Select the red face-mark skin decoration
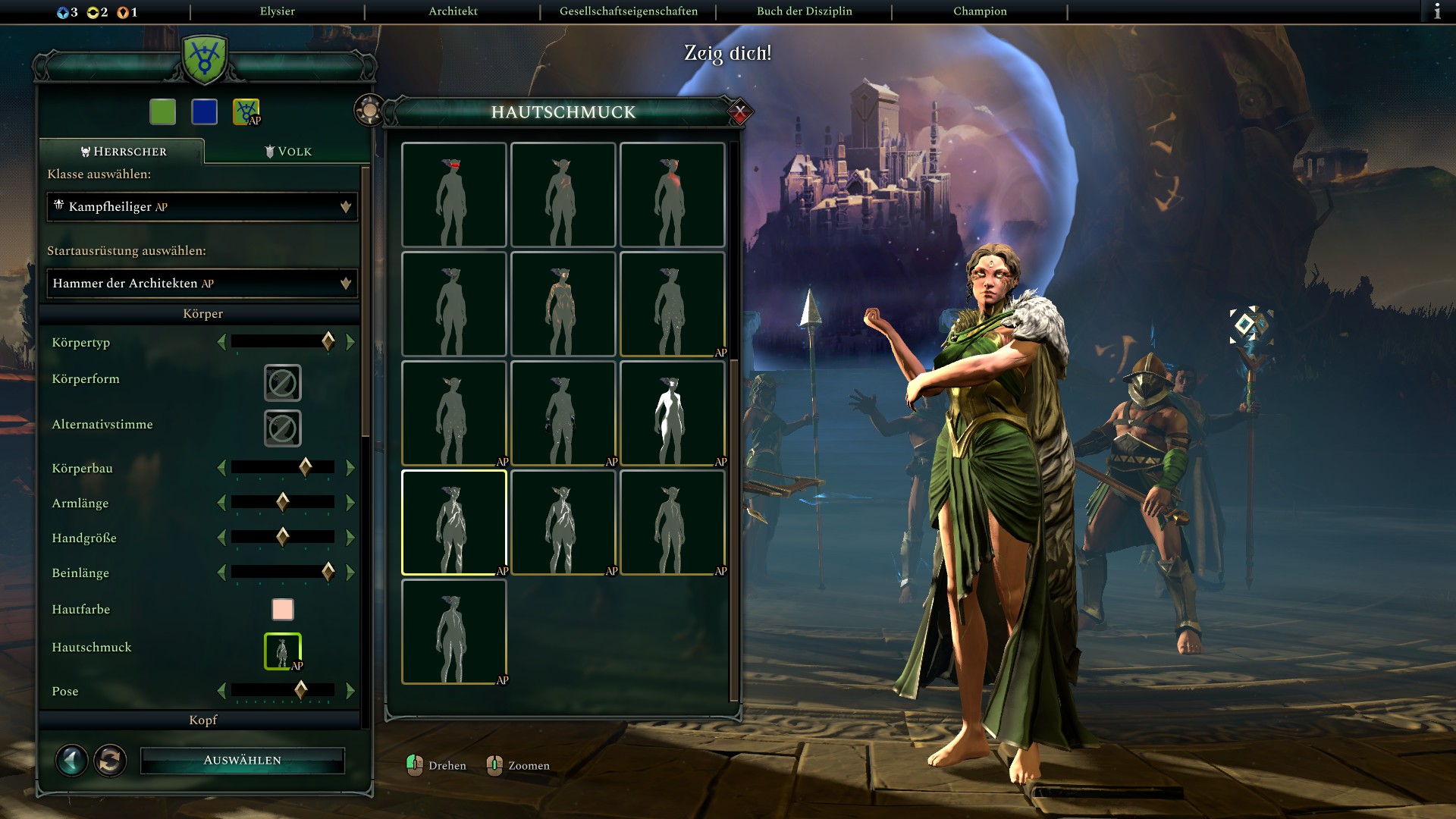 pyautogui.click(x=453, y=195)
